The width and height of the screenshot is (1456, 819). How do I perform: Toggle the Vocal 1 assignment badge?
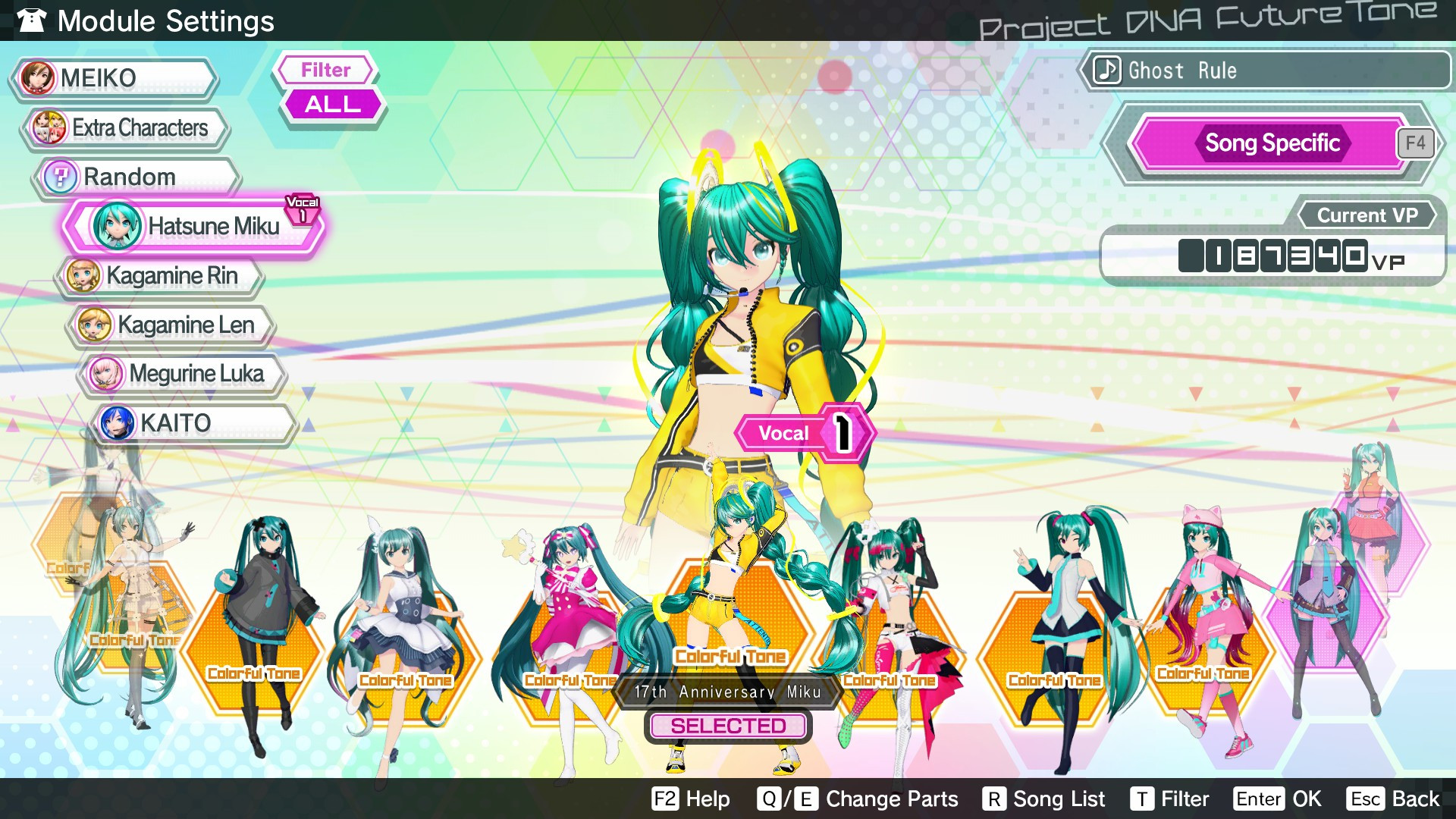click(805, 432)
